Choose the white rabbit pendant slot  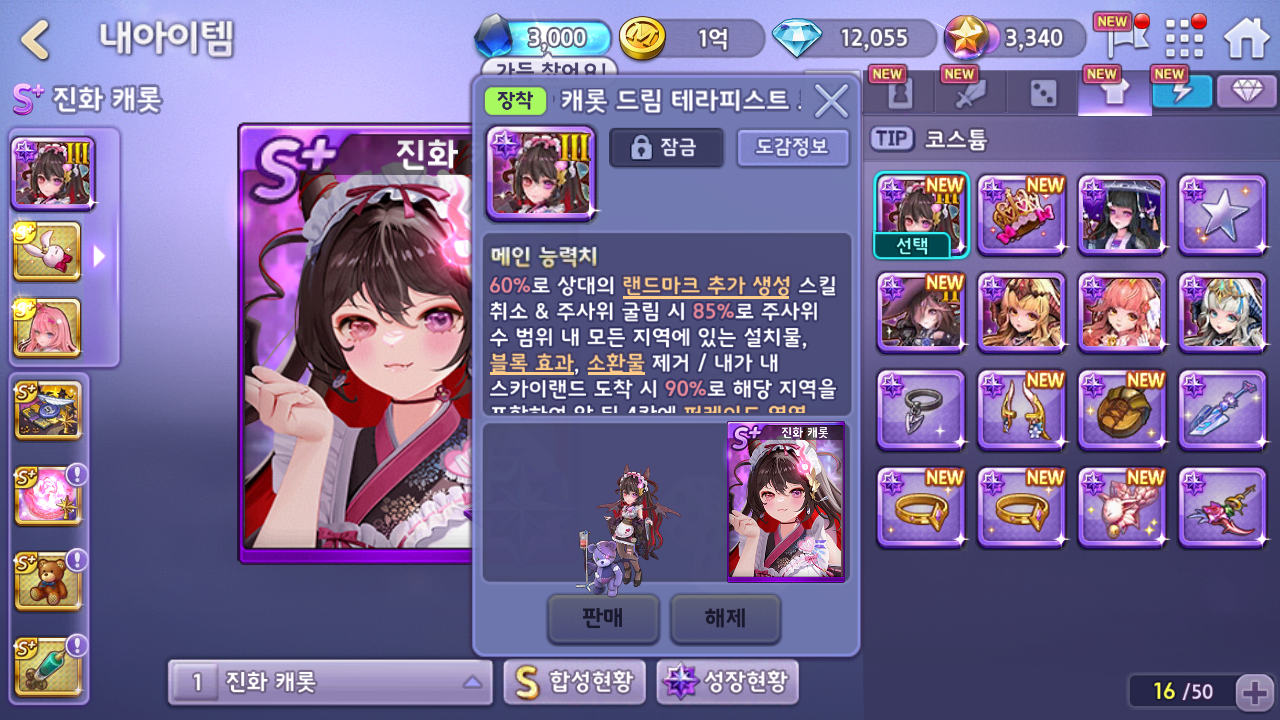coord(48,251)
